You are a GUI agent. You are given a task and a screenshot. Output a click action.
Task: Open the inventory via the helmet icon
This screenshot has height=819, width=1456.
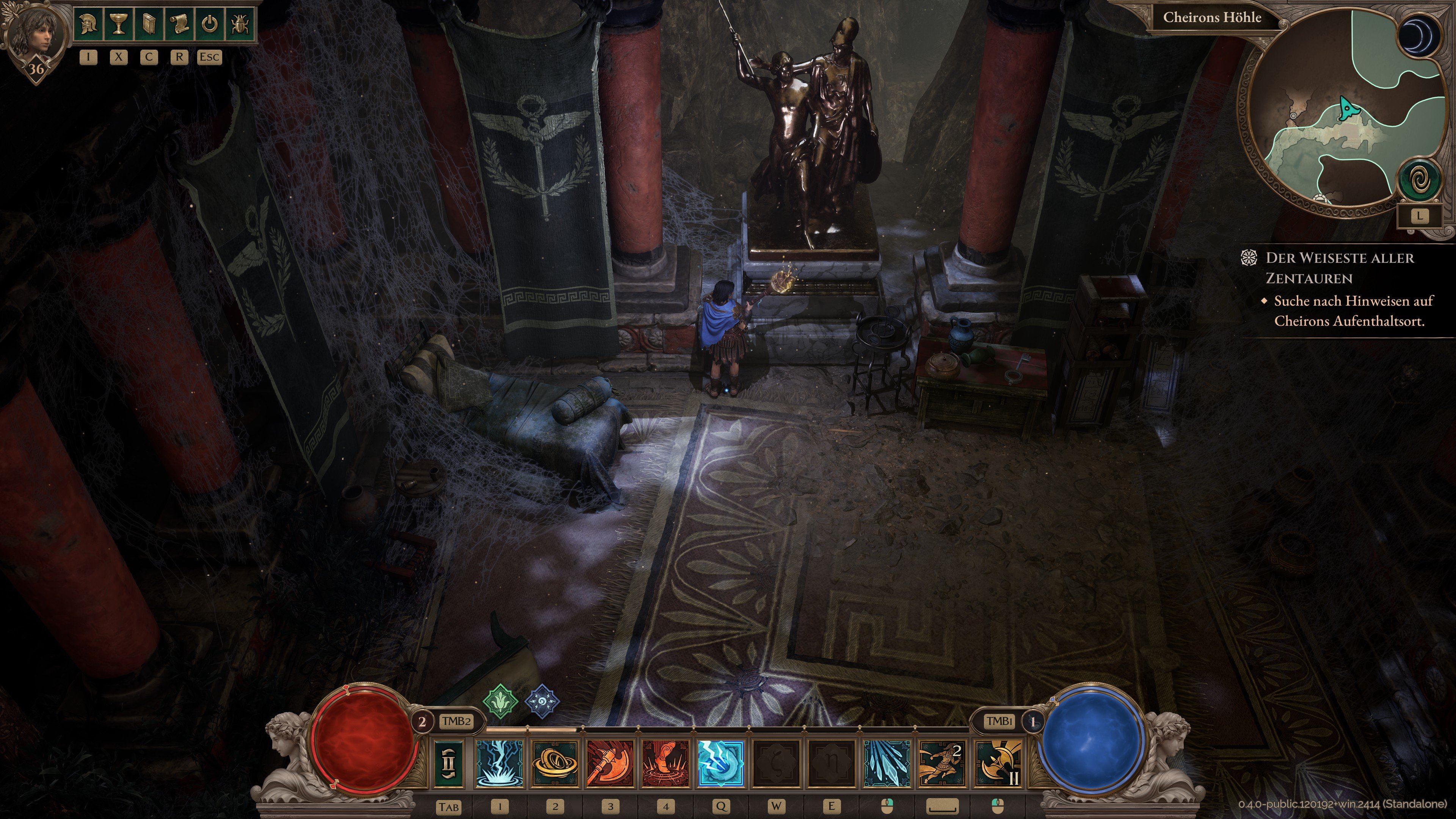pos(89,24)
